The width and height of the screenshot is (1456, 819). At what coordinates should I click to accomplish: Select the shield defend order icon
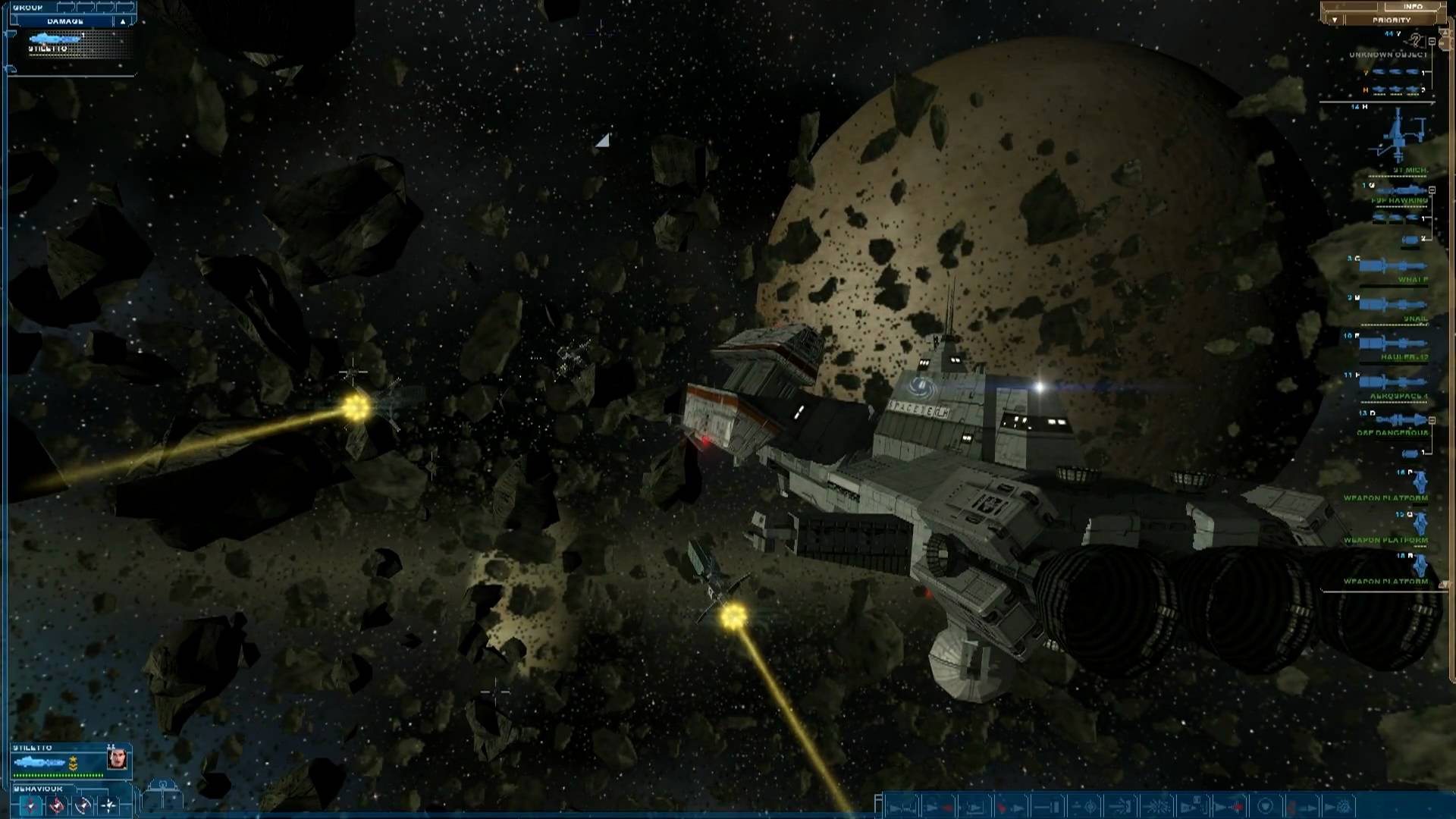click(1265, 806)
